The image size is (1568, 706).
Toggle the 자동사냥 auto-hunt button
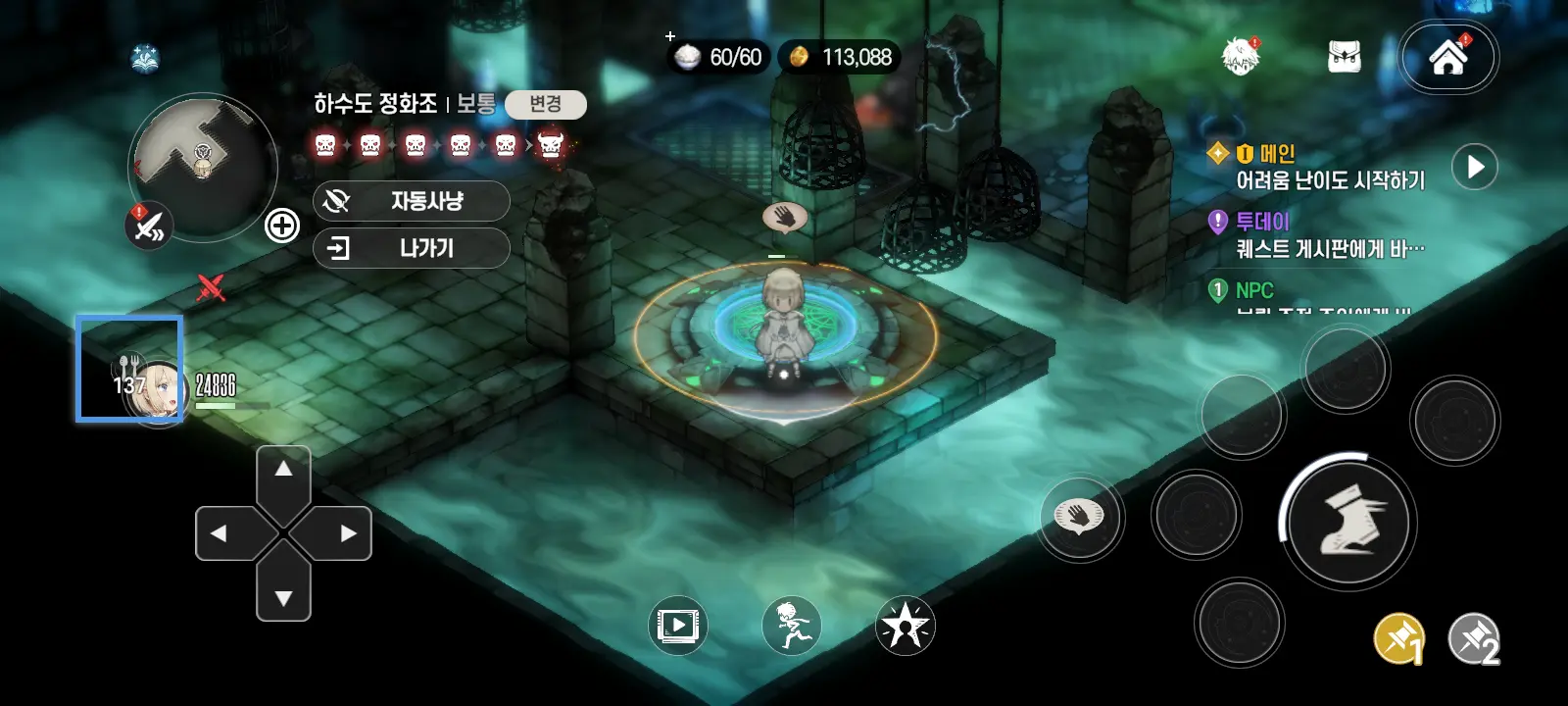pos(411,201)
